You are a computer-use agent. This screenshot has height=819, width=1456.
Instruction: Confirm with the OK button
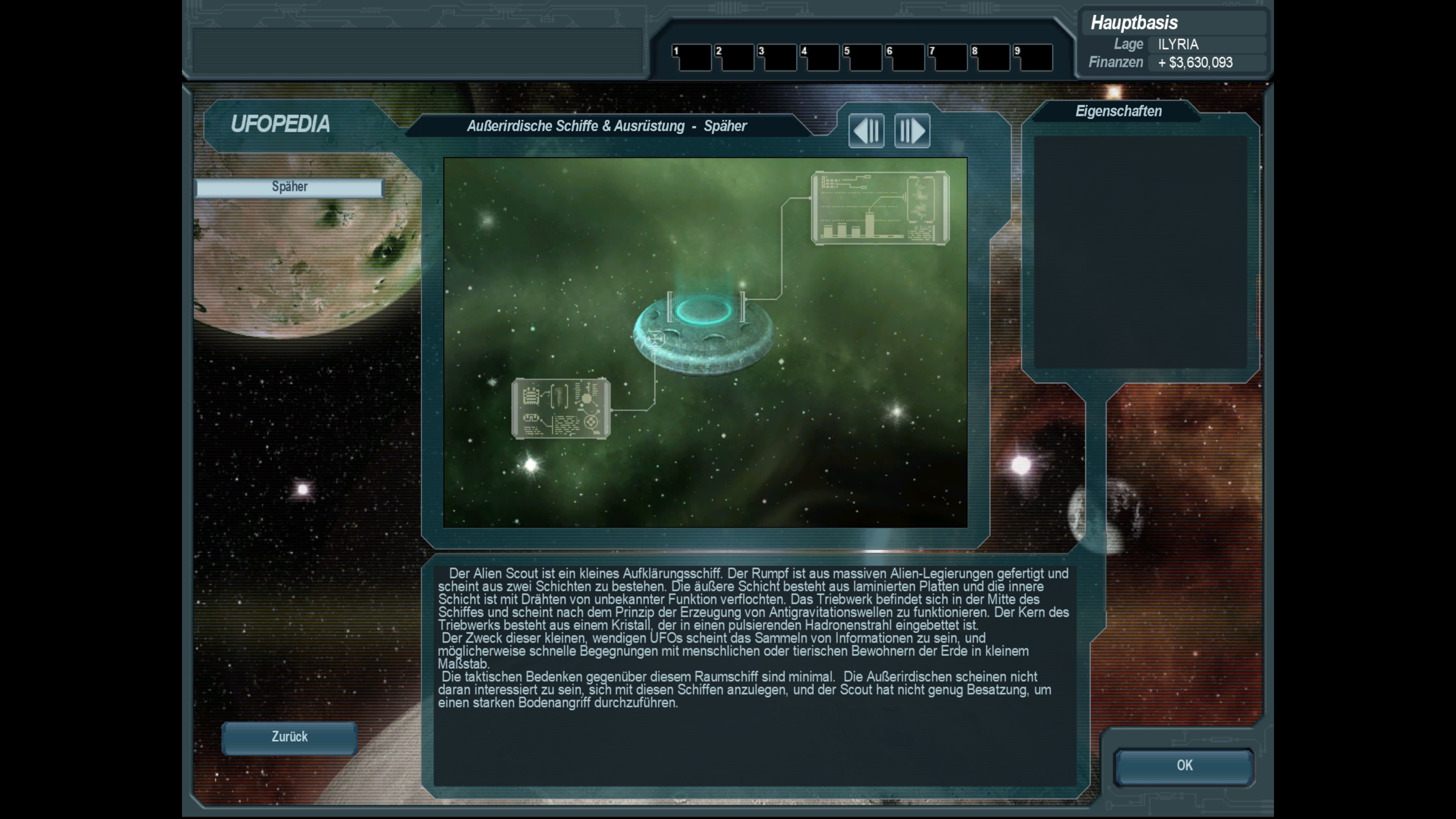point(1184,766)
